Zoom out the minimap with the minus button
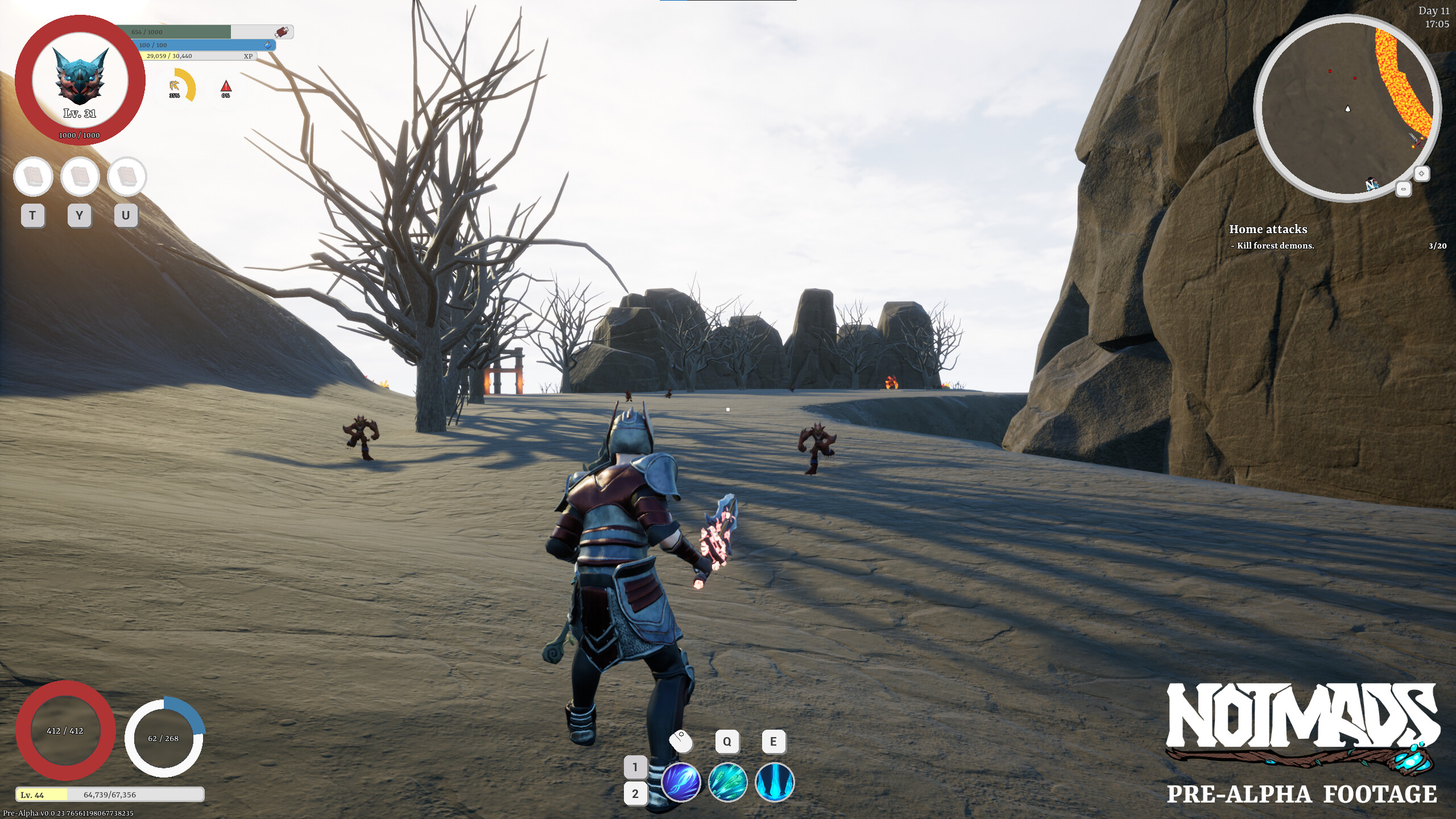Viewport: 1456px width, 819px height. (x=1404, y=190)
